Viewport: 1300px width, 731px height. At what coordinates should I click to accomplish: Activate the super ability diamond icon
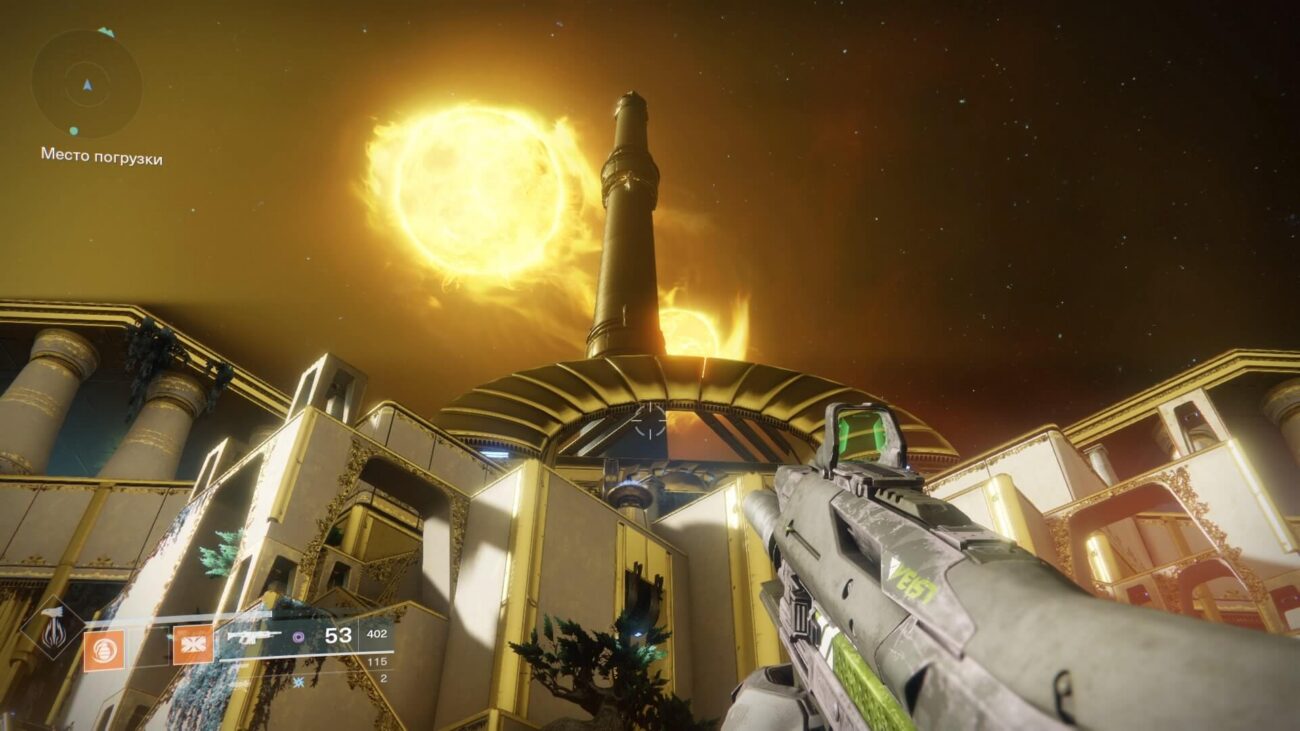[52, 628]
